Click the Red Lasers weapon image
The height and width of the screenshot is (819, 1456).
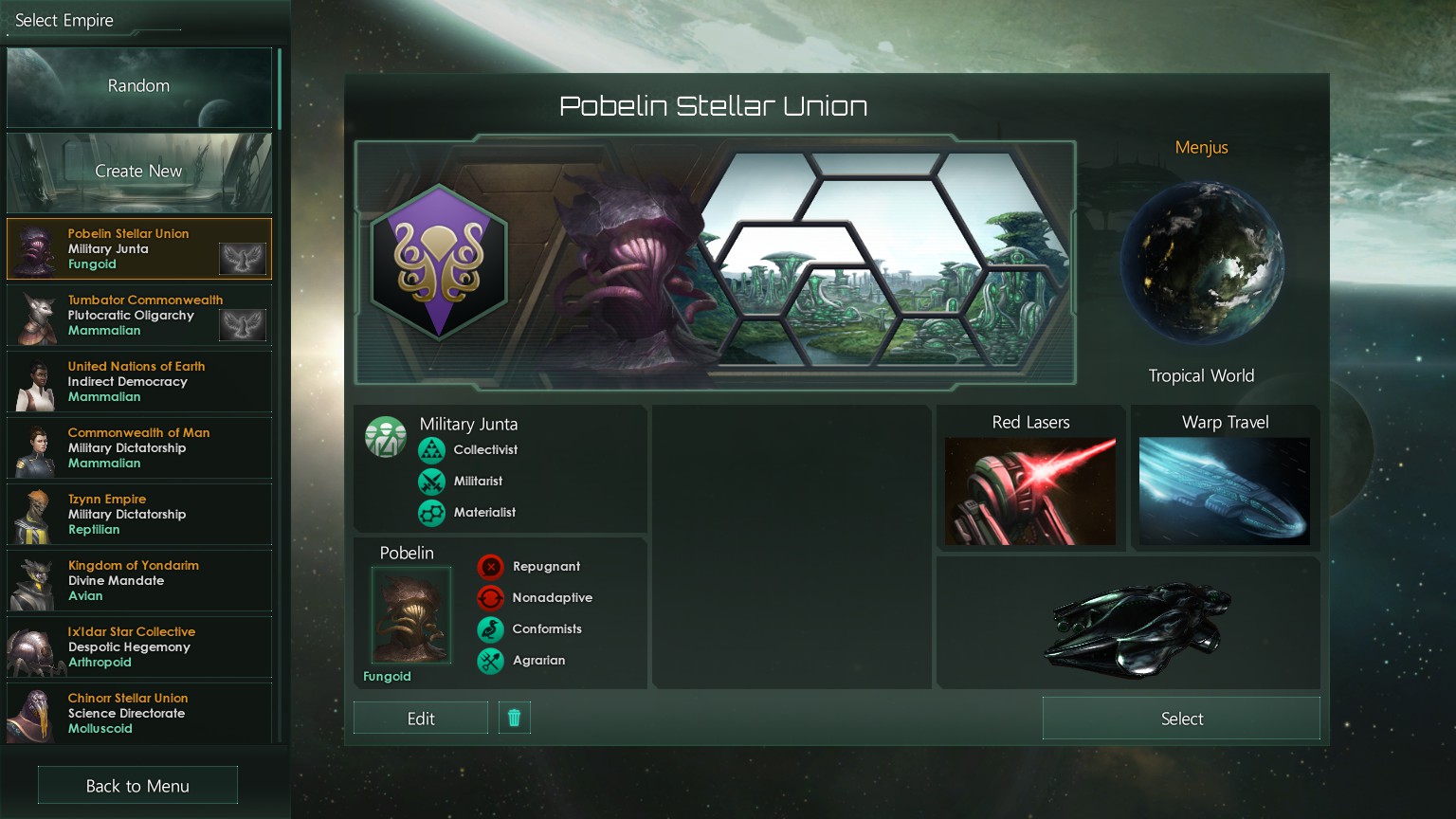[1030, 491]
